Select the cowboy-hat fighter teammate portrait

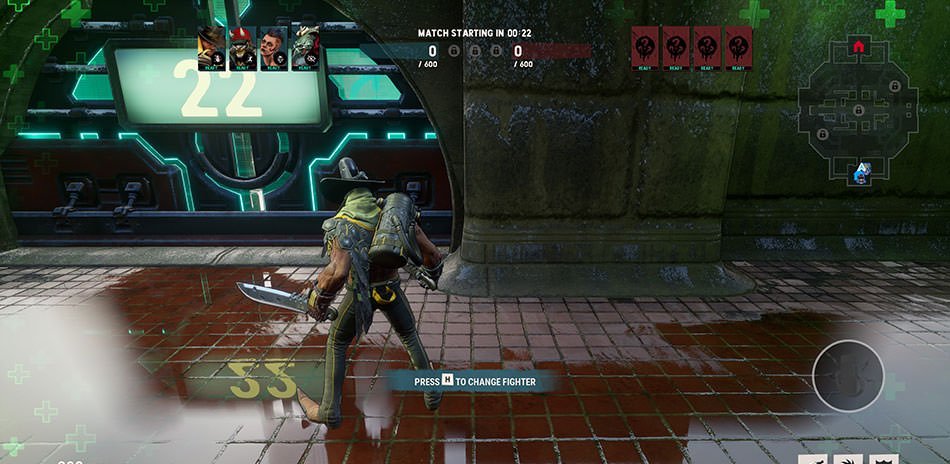pyautogui.click(x=211, y=48)
